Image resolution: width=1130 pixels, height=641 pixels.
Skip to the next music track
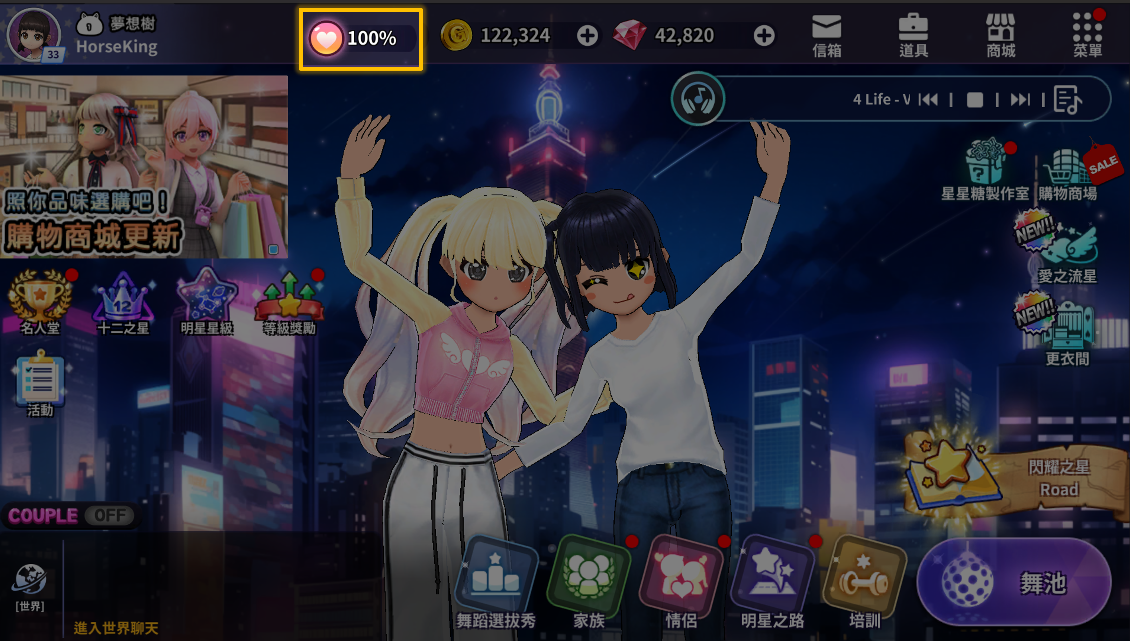pyautogui.click(x=1020, y=99)
